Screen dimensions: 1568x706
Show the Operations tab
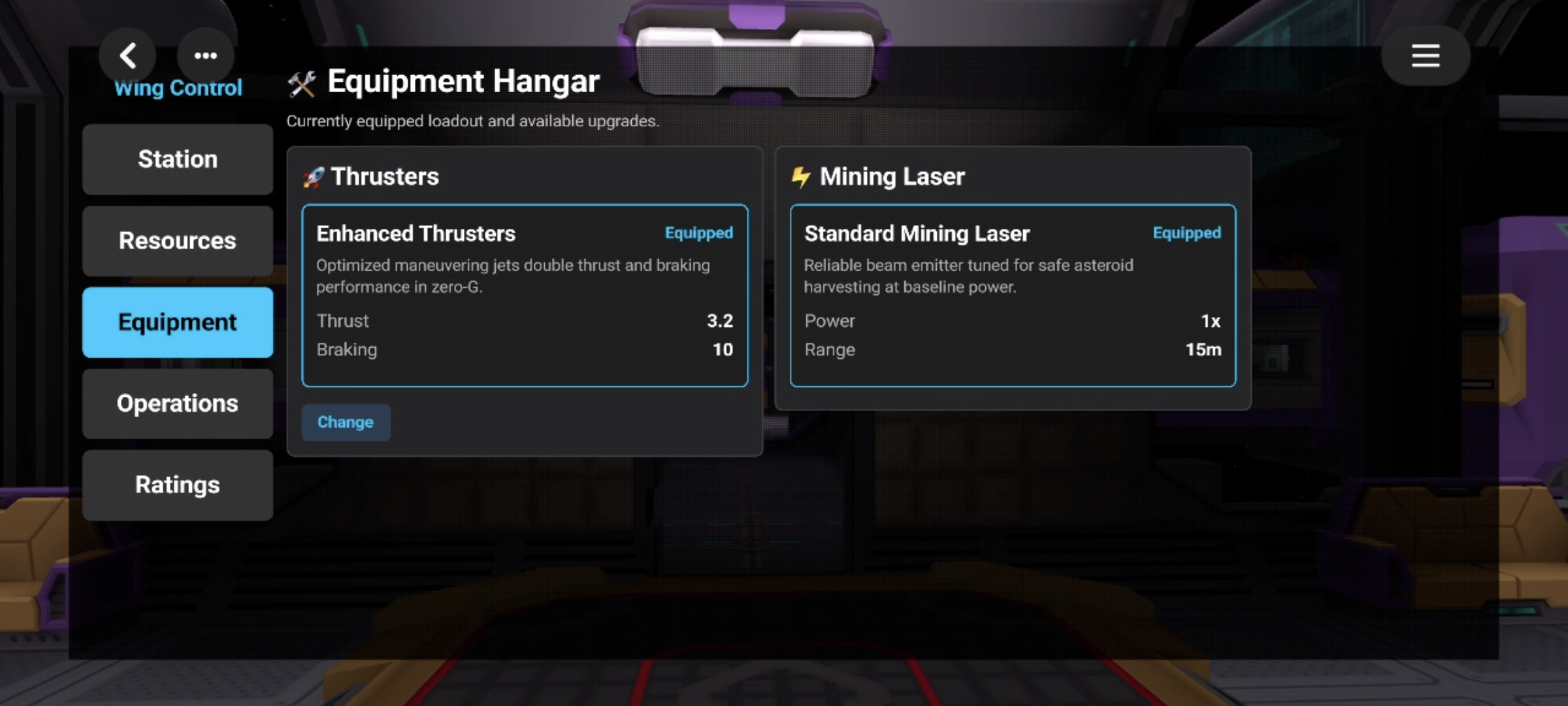[x=178, y=403]
